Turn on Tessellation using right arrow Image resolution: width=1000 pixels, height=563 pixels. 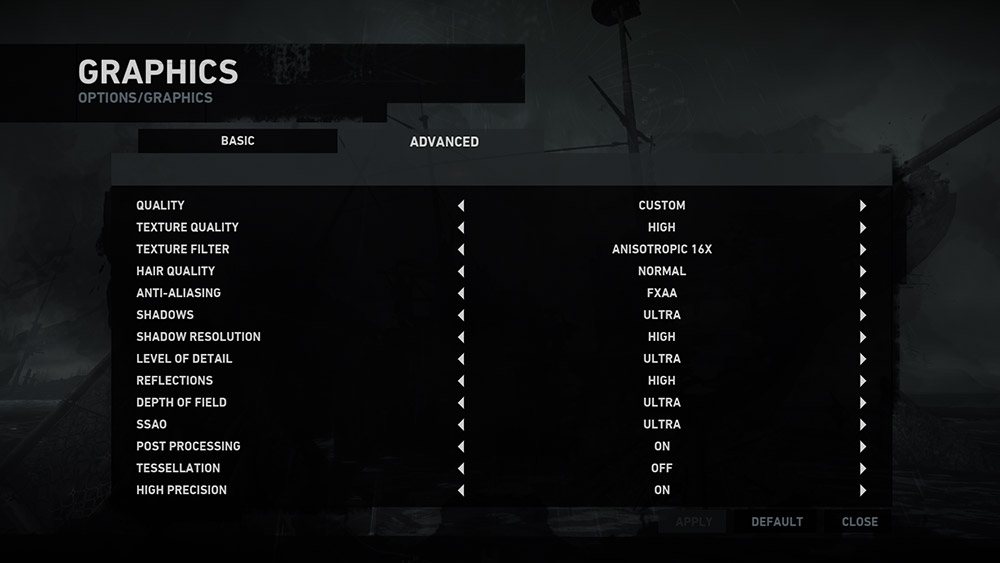pos(862,469)
